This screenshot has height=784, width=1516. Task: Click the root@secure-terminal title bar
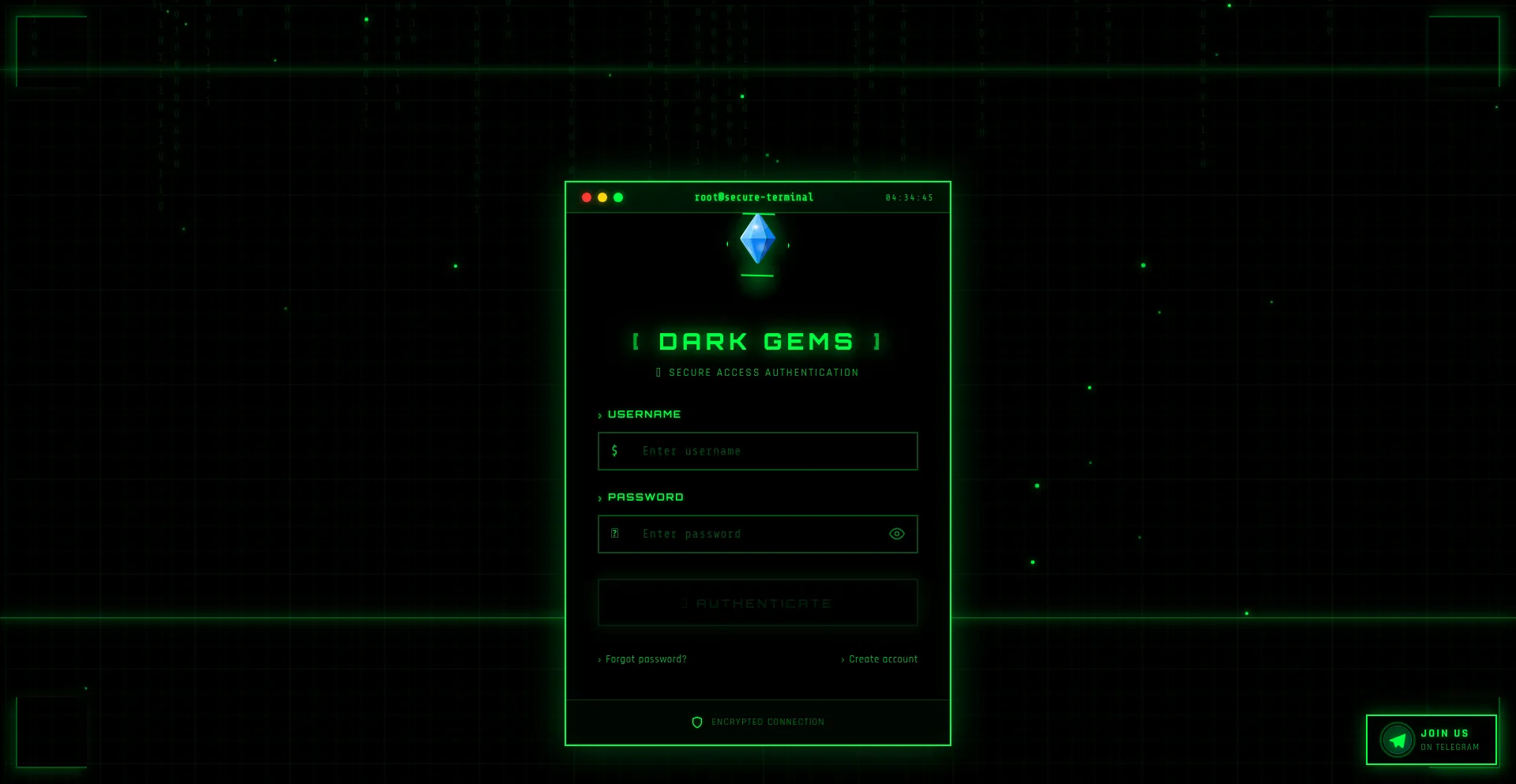click(753, 197)
